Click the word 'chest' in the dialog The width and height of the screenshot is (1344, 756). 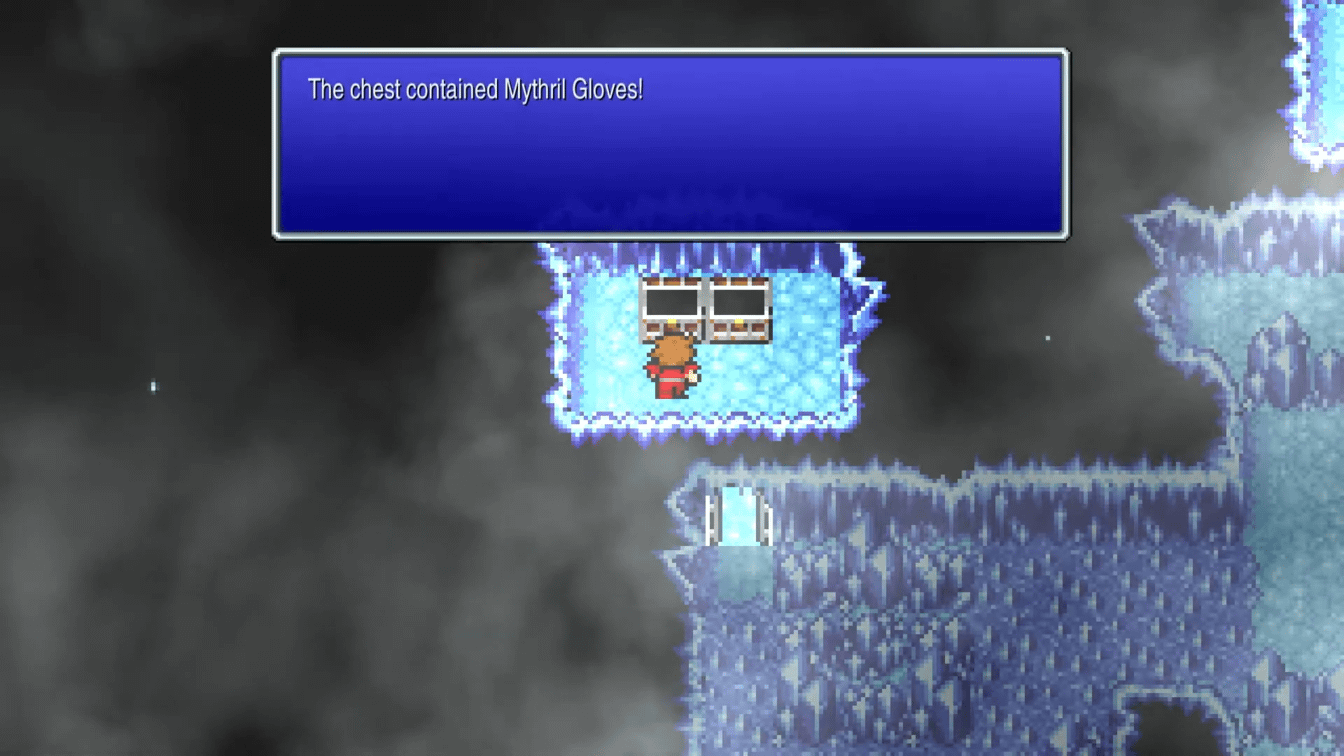pos(378,89)
